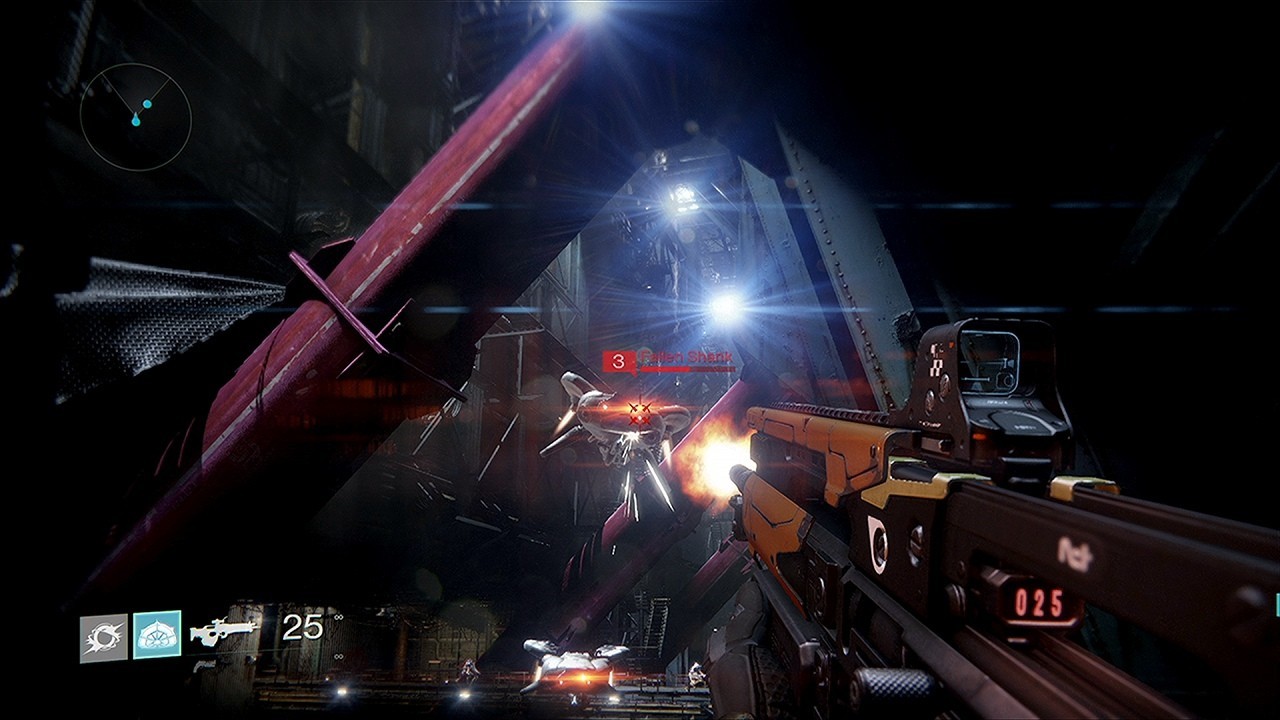The height and width of the screenshot is (720, 1280).
Task: Select the sniper rifle weapon icon
Action: [x=222, y=631]
